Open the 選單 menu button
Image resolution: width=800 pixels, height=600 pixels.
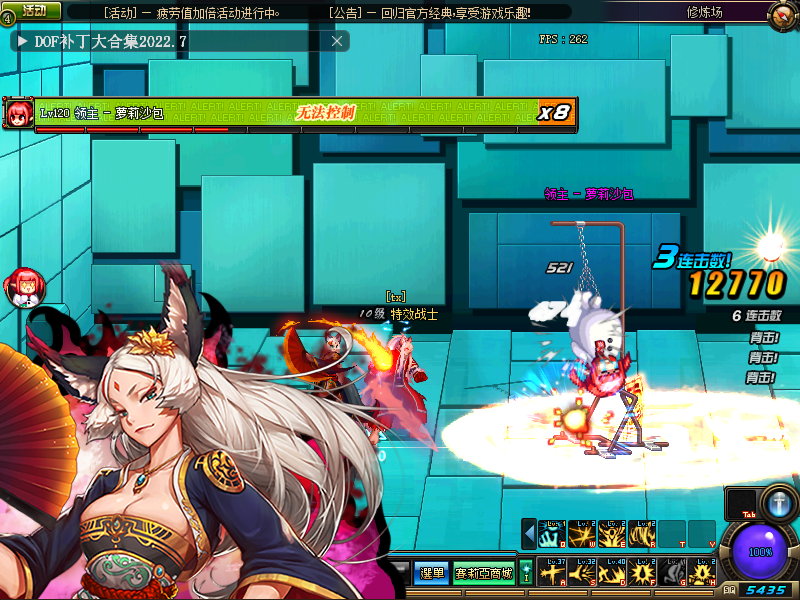pos(432,573)
